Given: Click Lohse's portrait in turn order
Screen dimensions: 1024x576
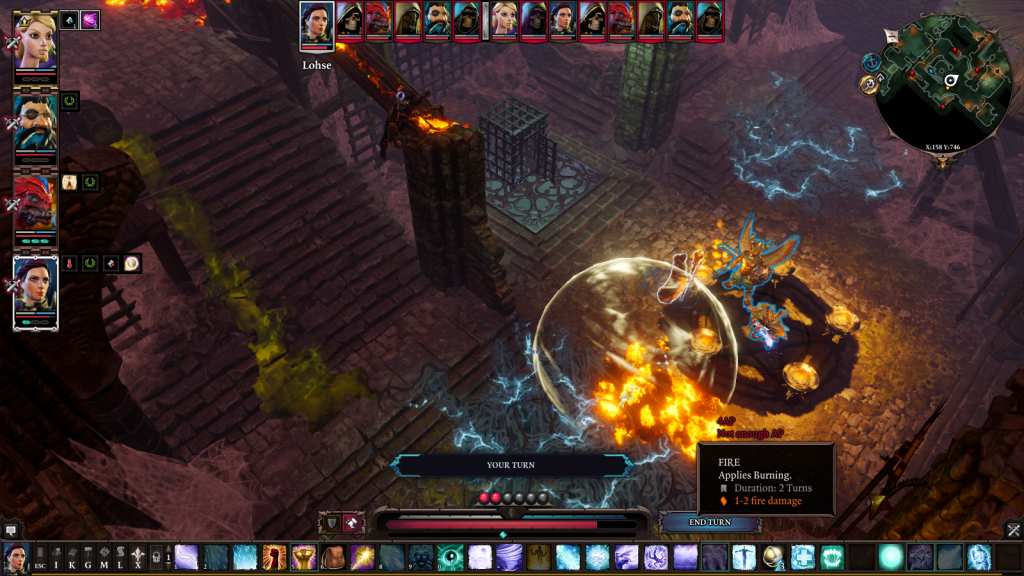Looking at the screenshot, I should [316, 24].
